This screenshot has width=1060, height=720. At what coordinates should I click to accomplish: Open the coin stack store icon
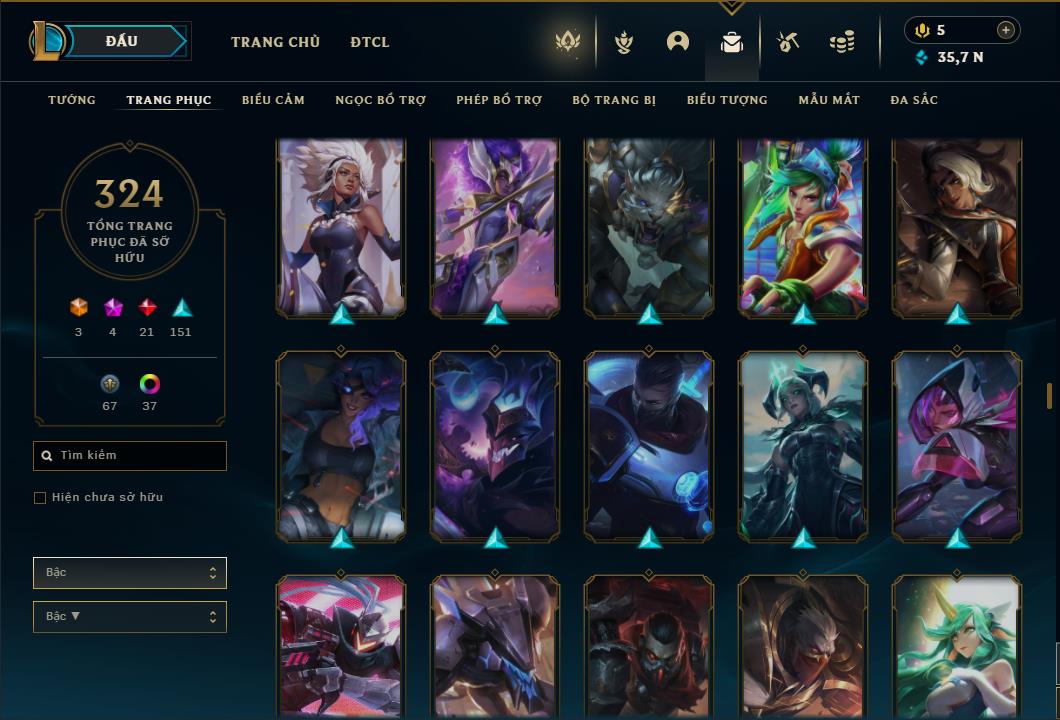[x=842, y=43]
